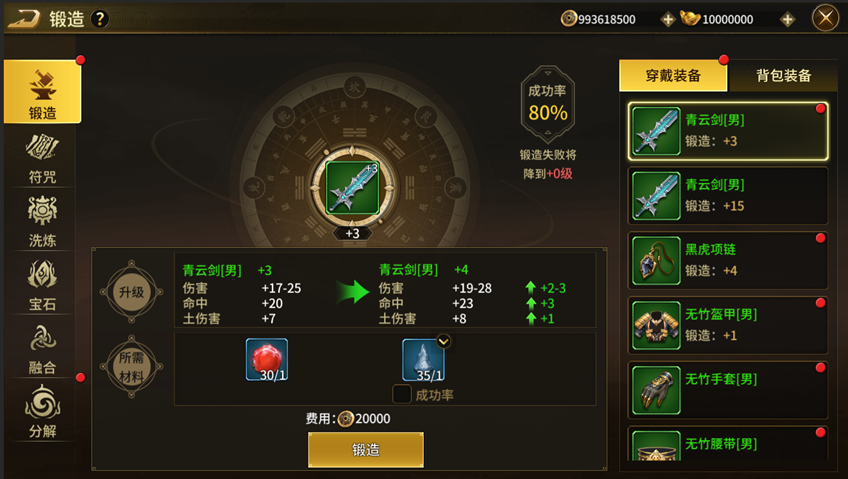Expand the crystal material dropdown arrow

(x=444, y=341)
